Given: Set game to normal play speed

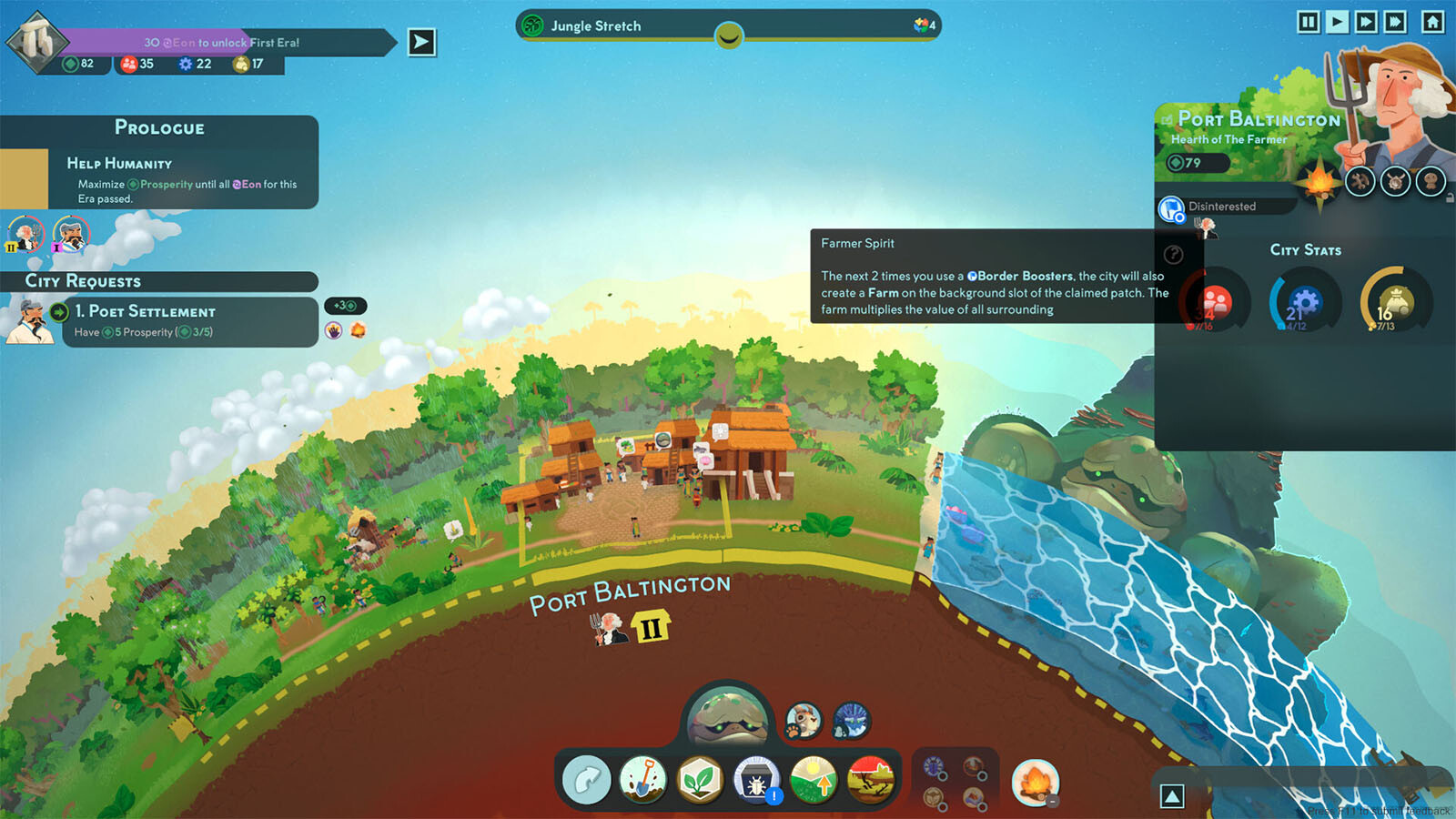Looking at the screenshot, I should click(x=1337, y=22).
